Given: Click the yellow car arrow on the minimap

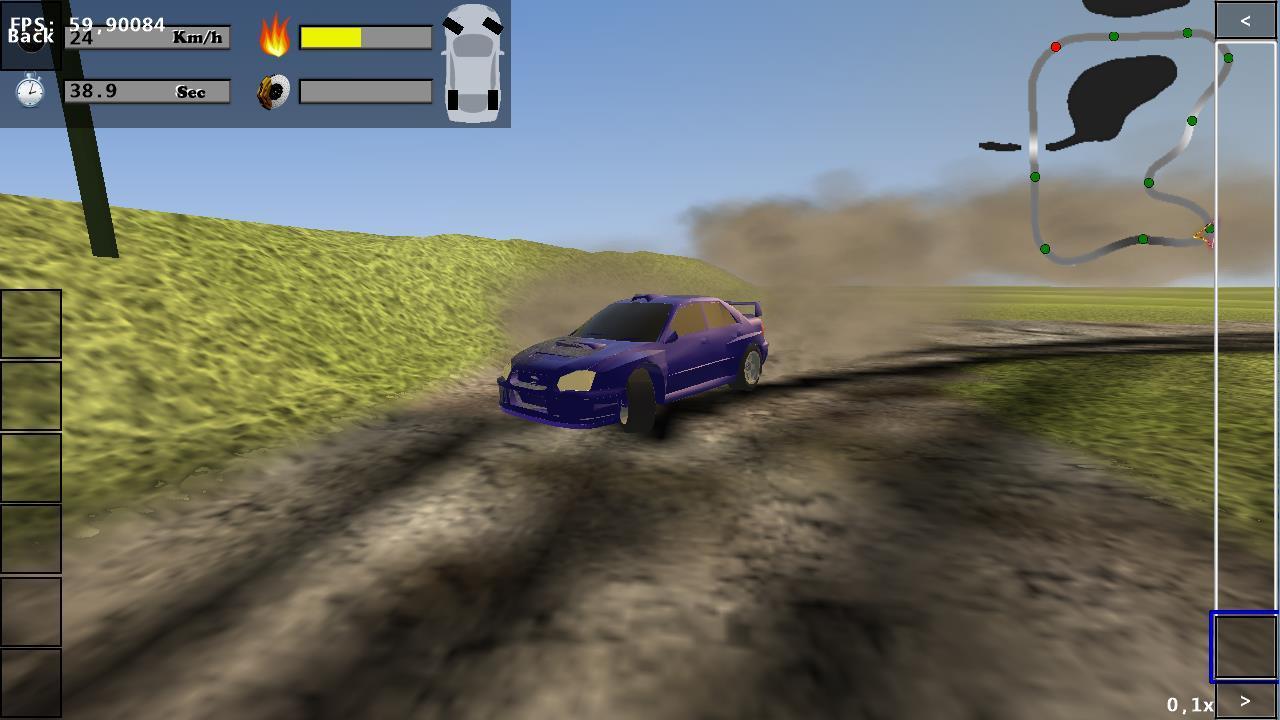Looking at the screenshot, I should click(x=1203, y=235).
